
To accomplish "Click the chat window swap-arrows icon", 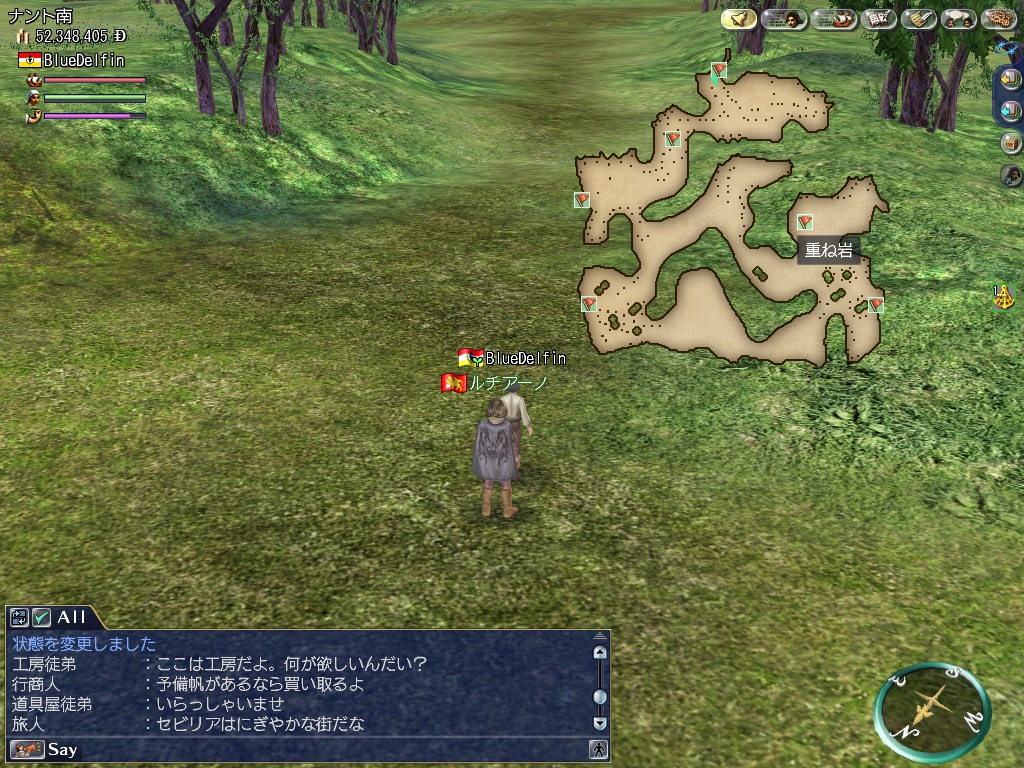I will (x=20, y=617).
